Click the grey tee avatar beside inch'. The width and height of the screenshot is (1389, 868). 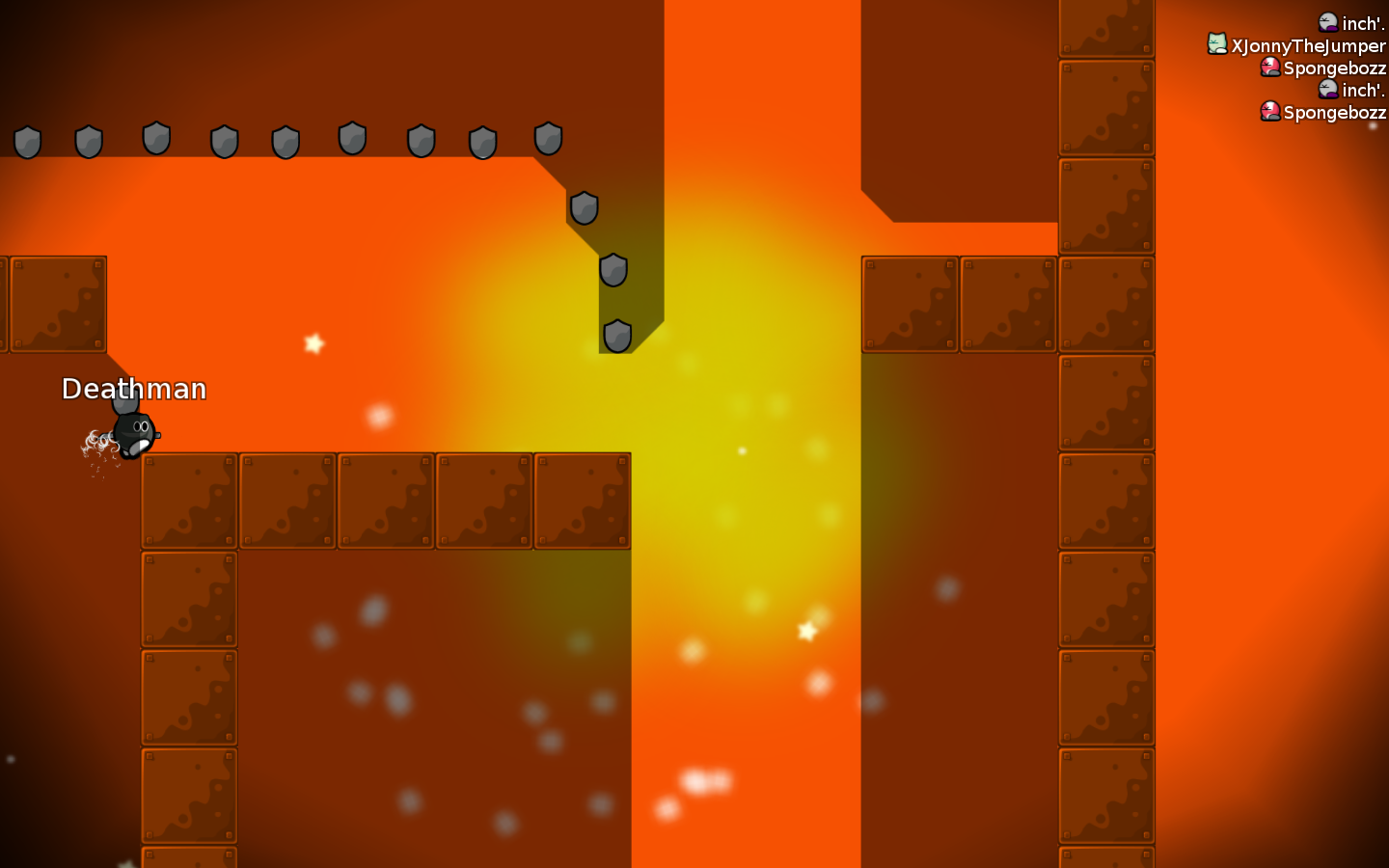point(1328,22)
